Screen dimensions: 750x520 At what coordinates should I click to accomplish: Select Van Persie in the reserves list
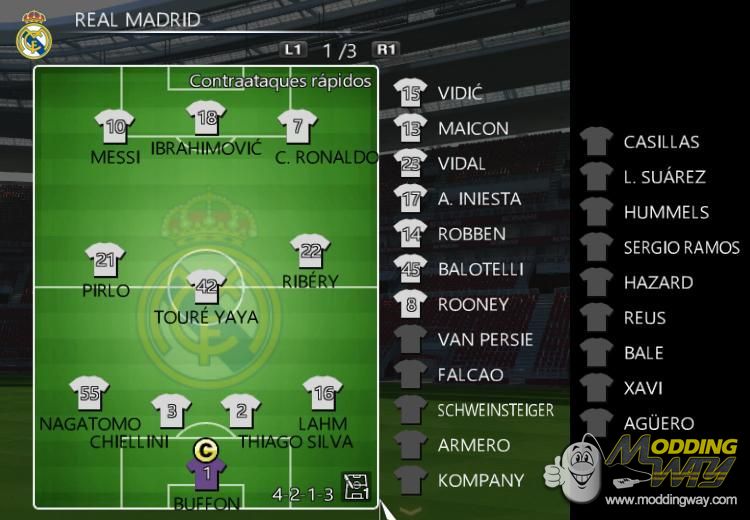click(485, 340)
